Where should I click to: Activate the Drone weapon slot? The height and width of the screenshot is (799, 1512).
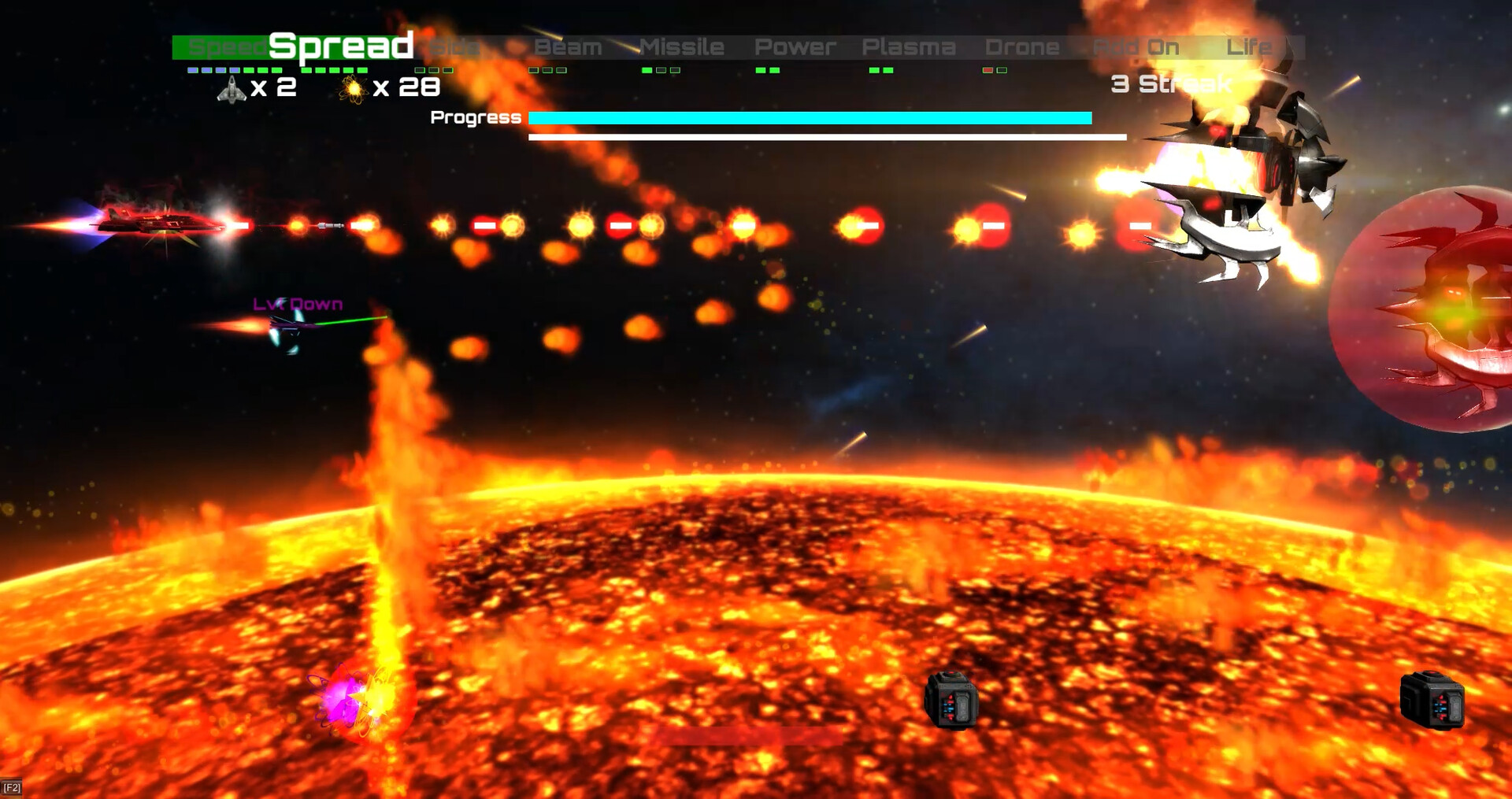pos(1022,46)
